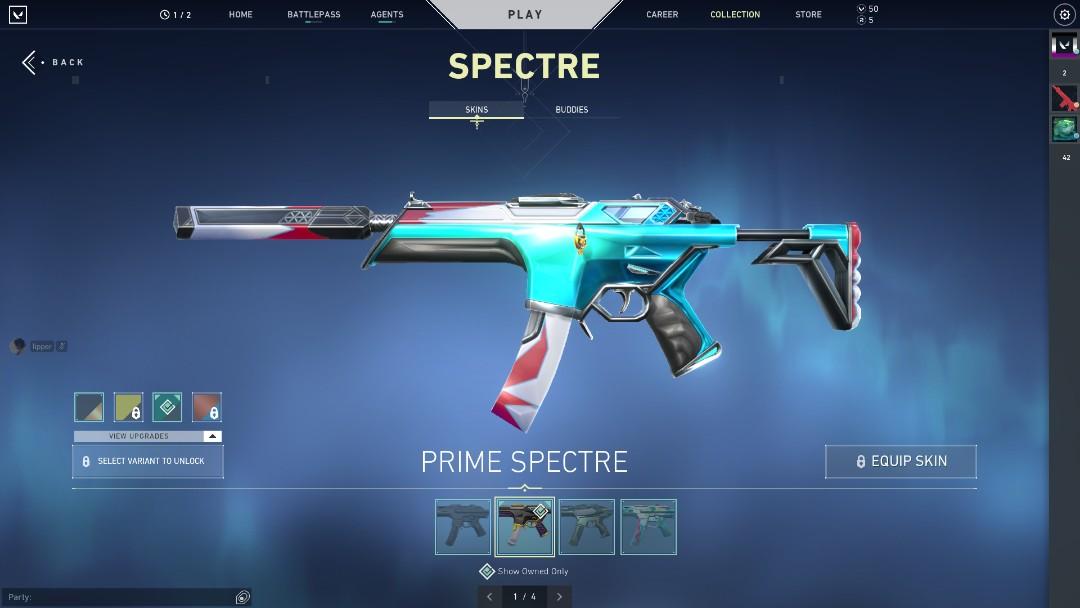Click Equip Skin button
Viewport: 1080px width, 608px height.
coord(900,461)
